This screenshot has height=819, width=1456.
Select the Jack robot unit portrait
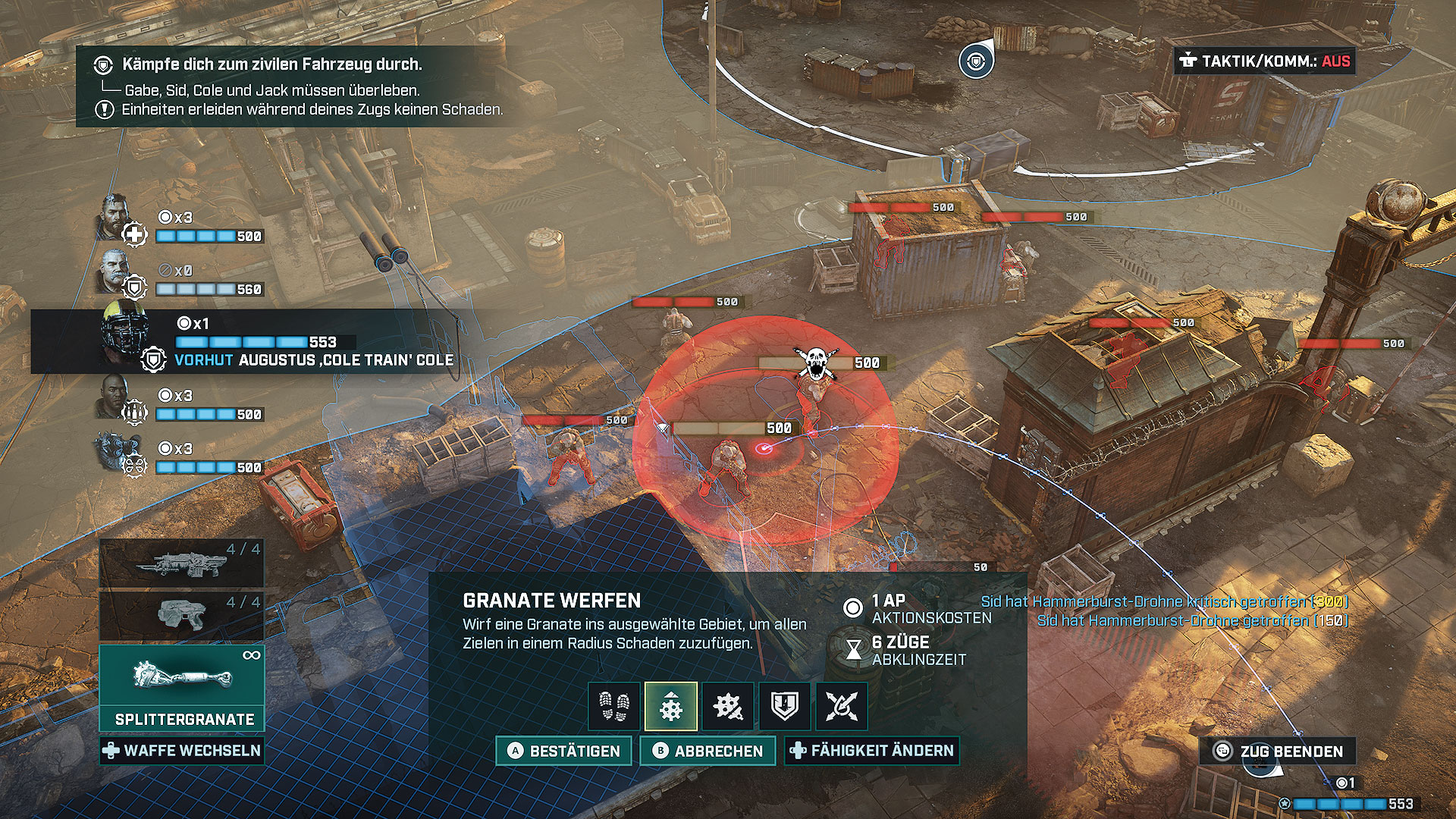point(115,450)
